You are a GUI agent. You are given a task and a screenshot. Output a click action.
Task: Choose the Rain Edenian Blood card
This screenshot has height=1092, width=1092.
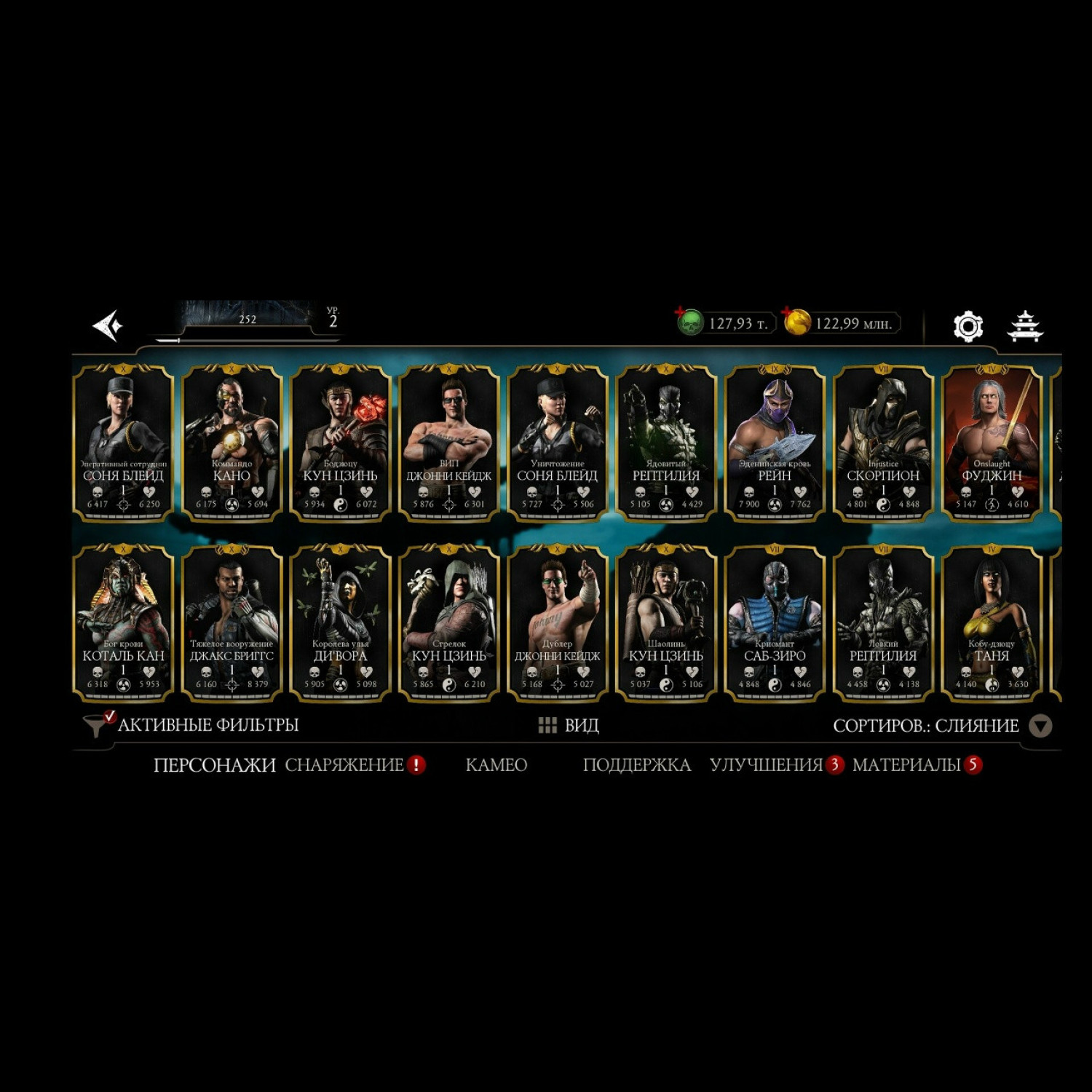click(x=775, y=443)
